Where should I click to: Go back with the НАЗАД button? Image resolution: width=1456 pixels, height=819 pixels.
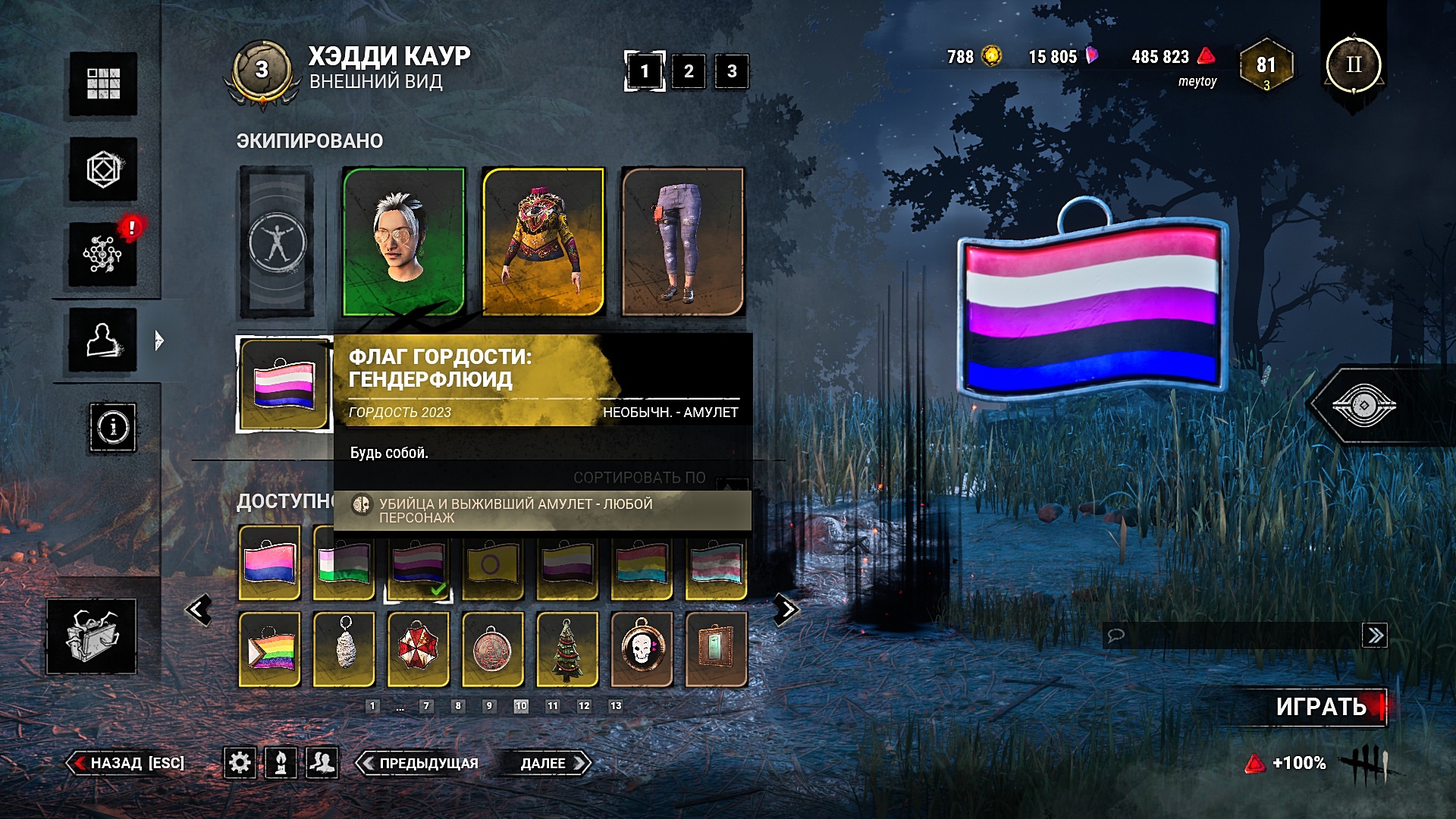click(x=127, y=763)
